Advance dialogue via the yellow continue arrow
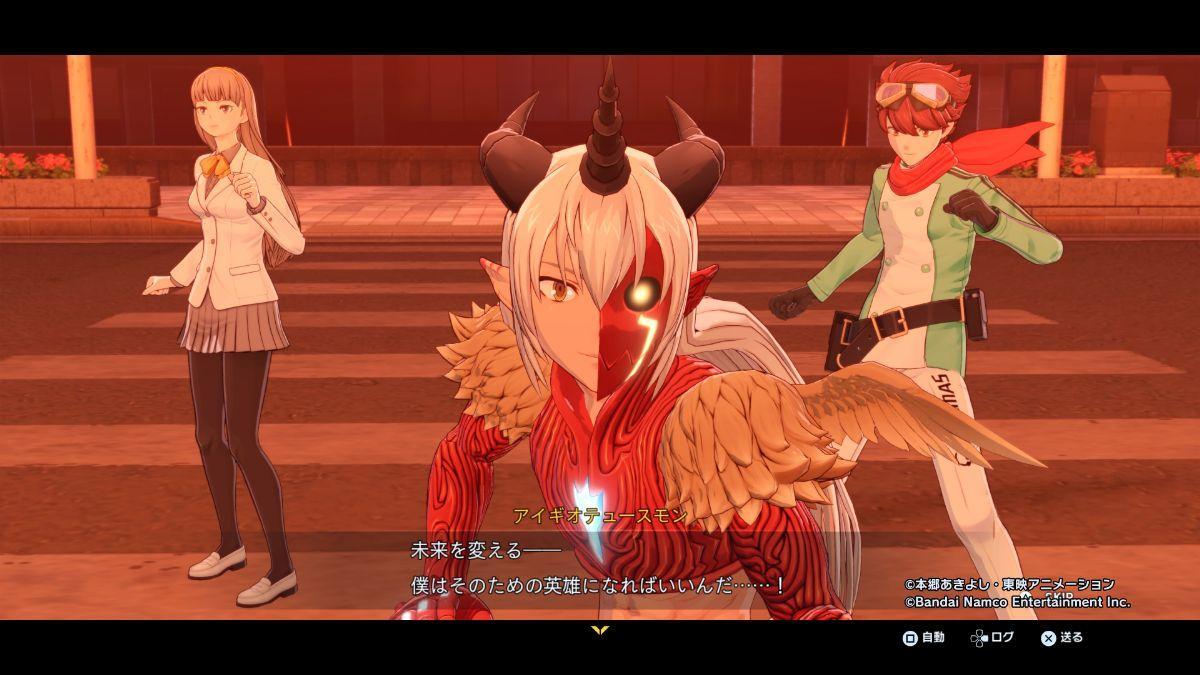 tap(600, 630)
